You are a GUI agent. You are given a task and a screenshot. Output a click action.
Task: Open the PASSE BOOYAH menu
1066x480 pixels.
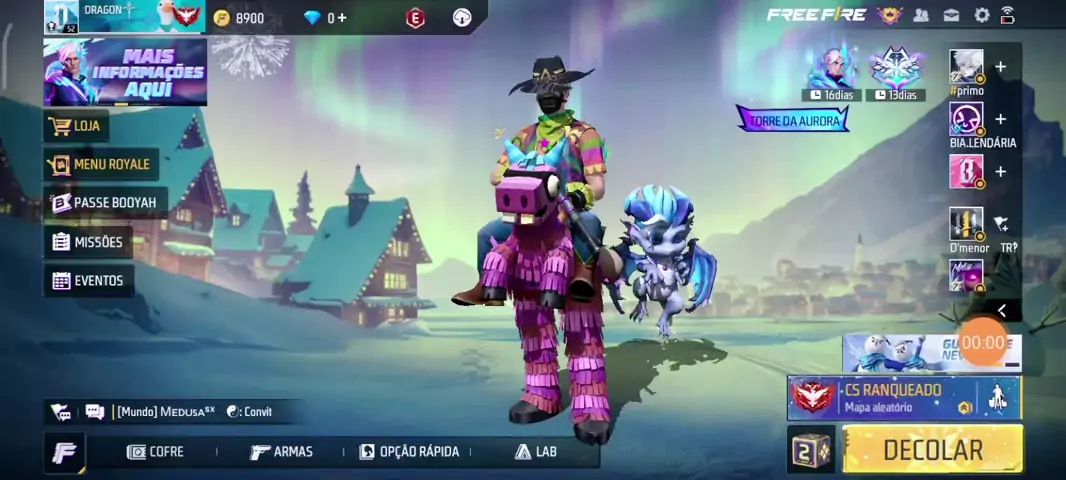(x=105, y=203)
